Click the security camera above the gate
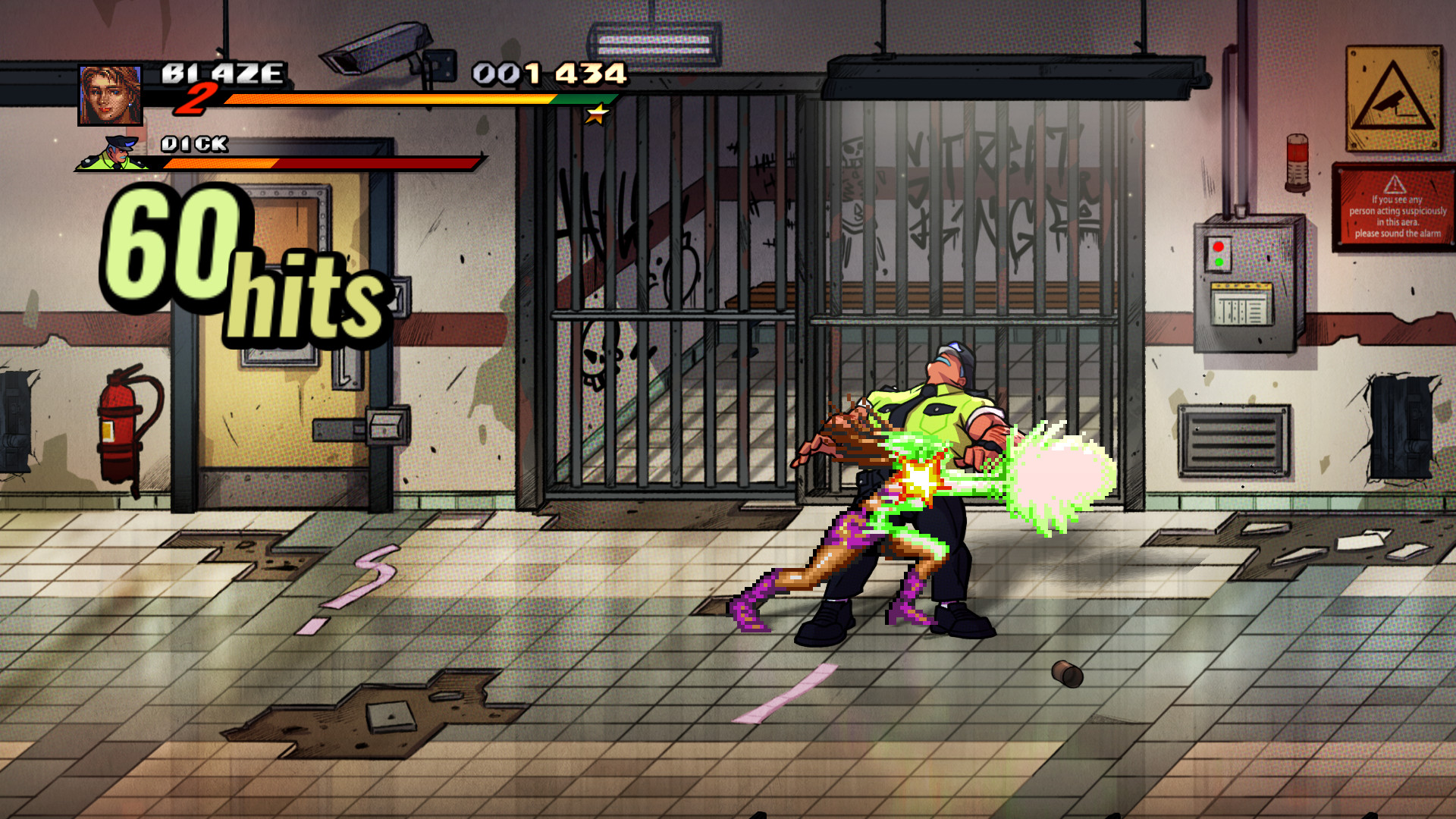The image size is (1456, 819). click(379, 49)
